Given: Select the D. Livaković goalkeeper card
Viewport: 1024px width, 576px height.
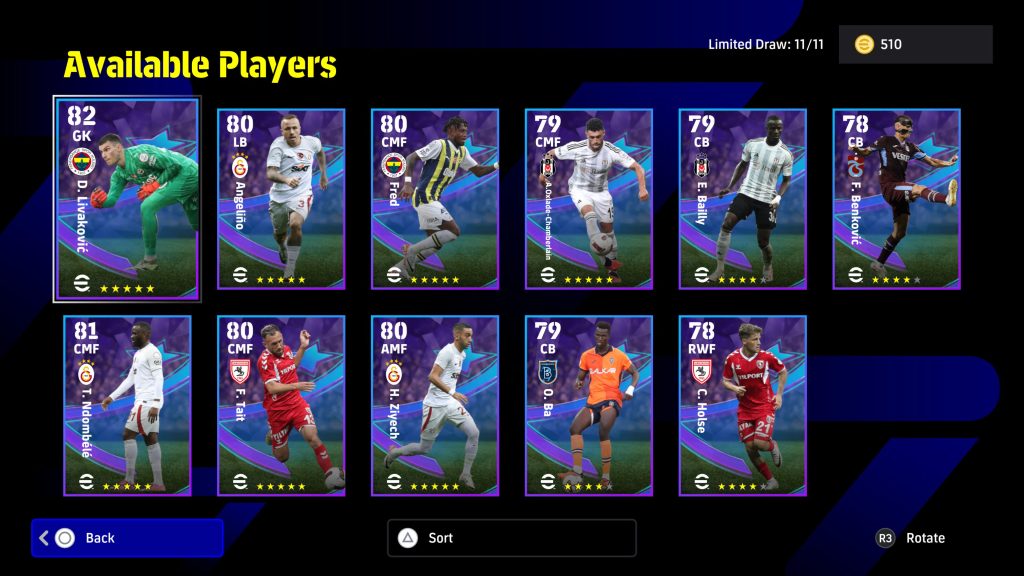Looking at the screenshot, I should 127,199.
